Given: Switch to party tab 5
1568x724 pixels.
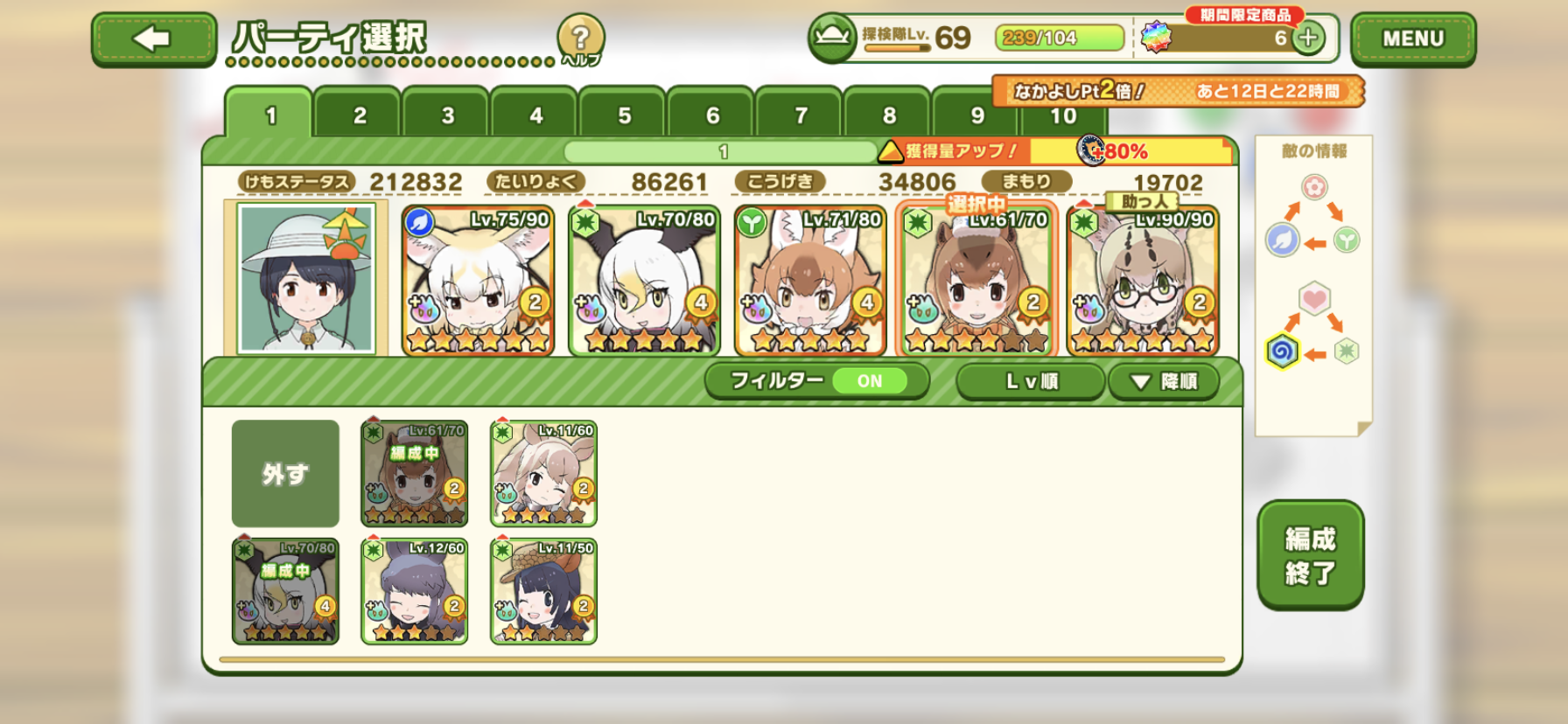Looking at the screenshot, I should [x=624, y=115].
